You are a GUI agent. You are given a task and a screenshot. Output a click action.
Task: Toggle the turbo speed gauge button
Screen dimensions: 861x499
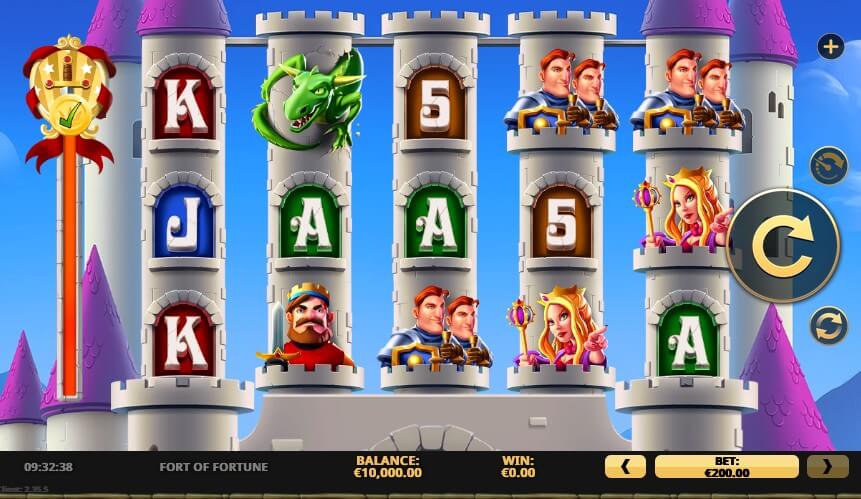click(x=829, y=166)
